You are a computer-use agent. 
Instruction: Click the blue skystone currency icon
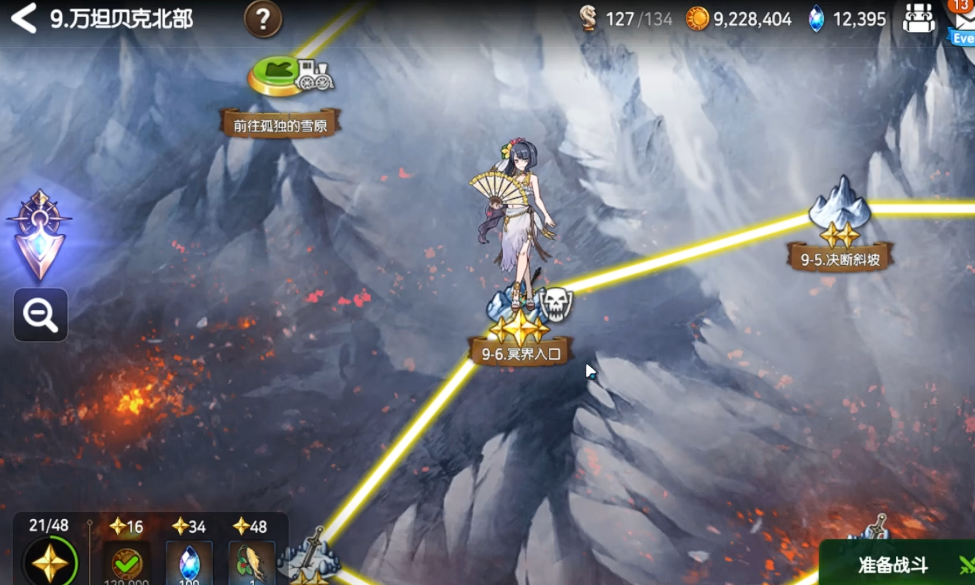click(816, 19)
